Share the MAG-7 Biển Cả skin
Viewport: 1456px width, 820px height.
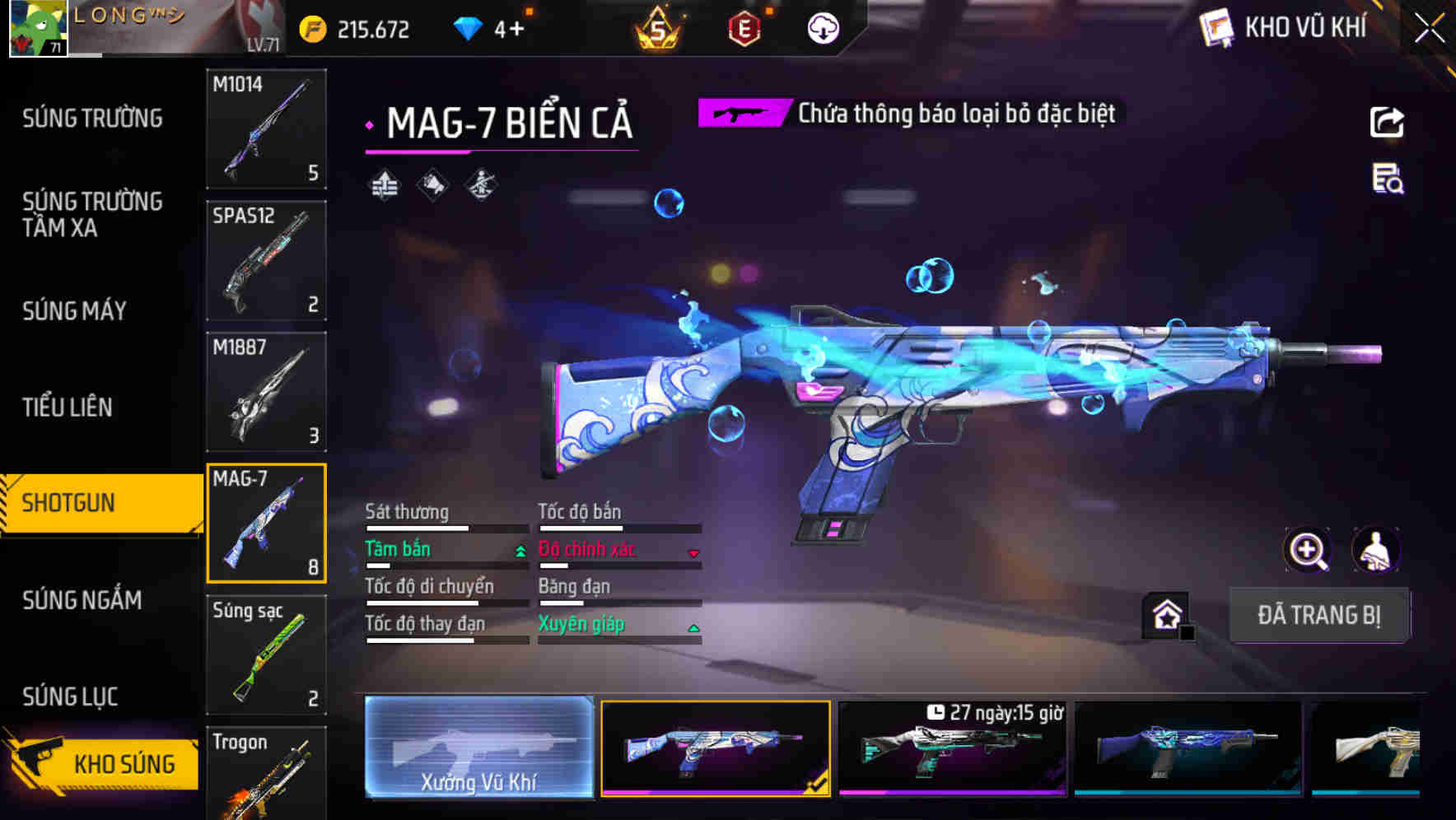pyautogui.click(x=1387, y=123)
